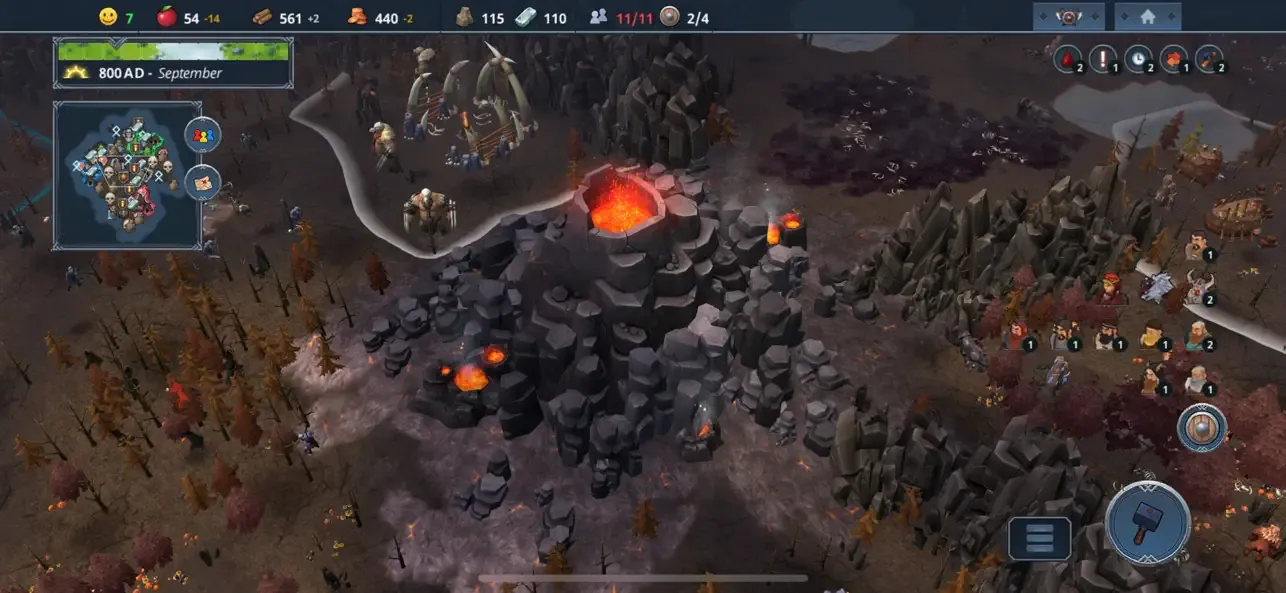Tap the round shield button above hammer
The height and width of the screenshot is (593, 1286).
1201,427
